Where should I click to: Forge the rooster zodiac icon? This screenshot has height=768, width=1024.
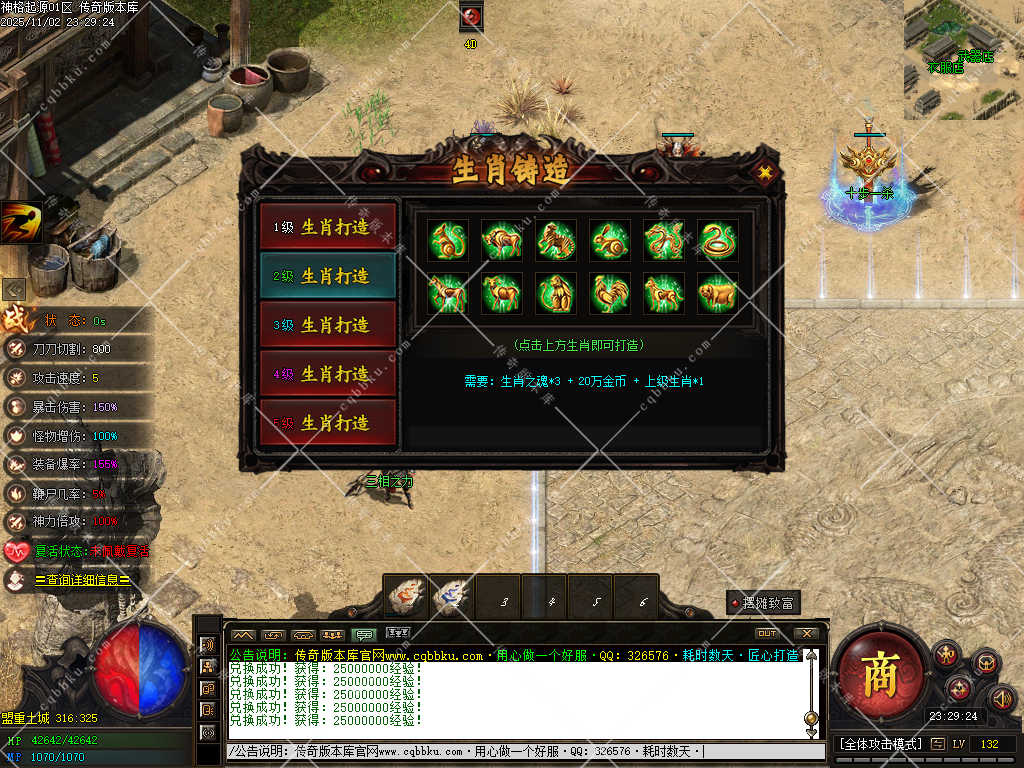(x=610, y=294)
